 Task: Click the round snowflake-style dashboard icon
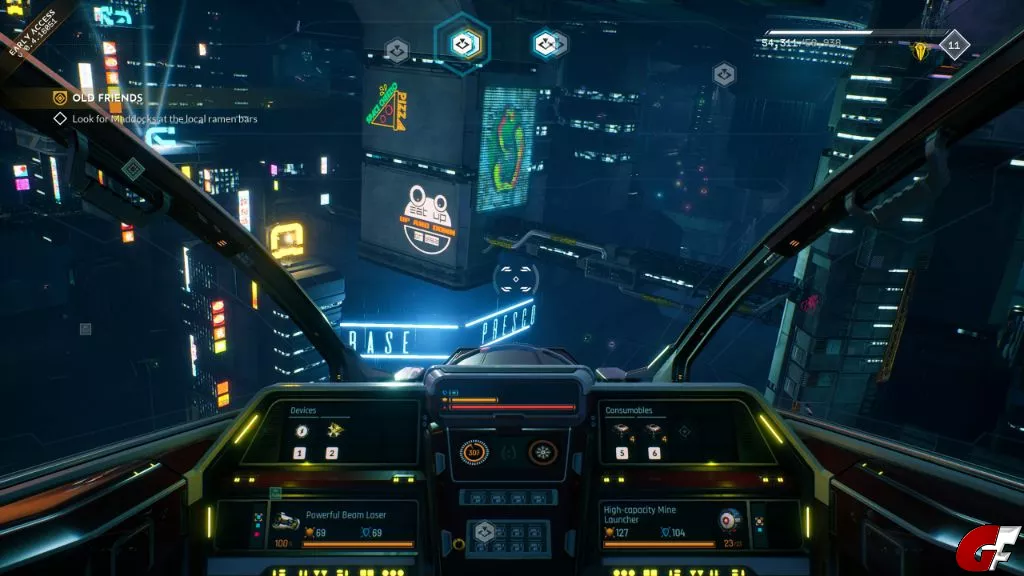[541, 452]
